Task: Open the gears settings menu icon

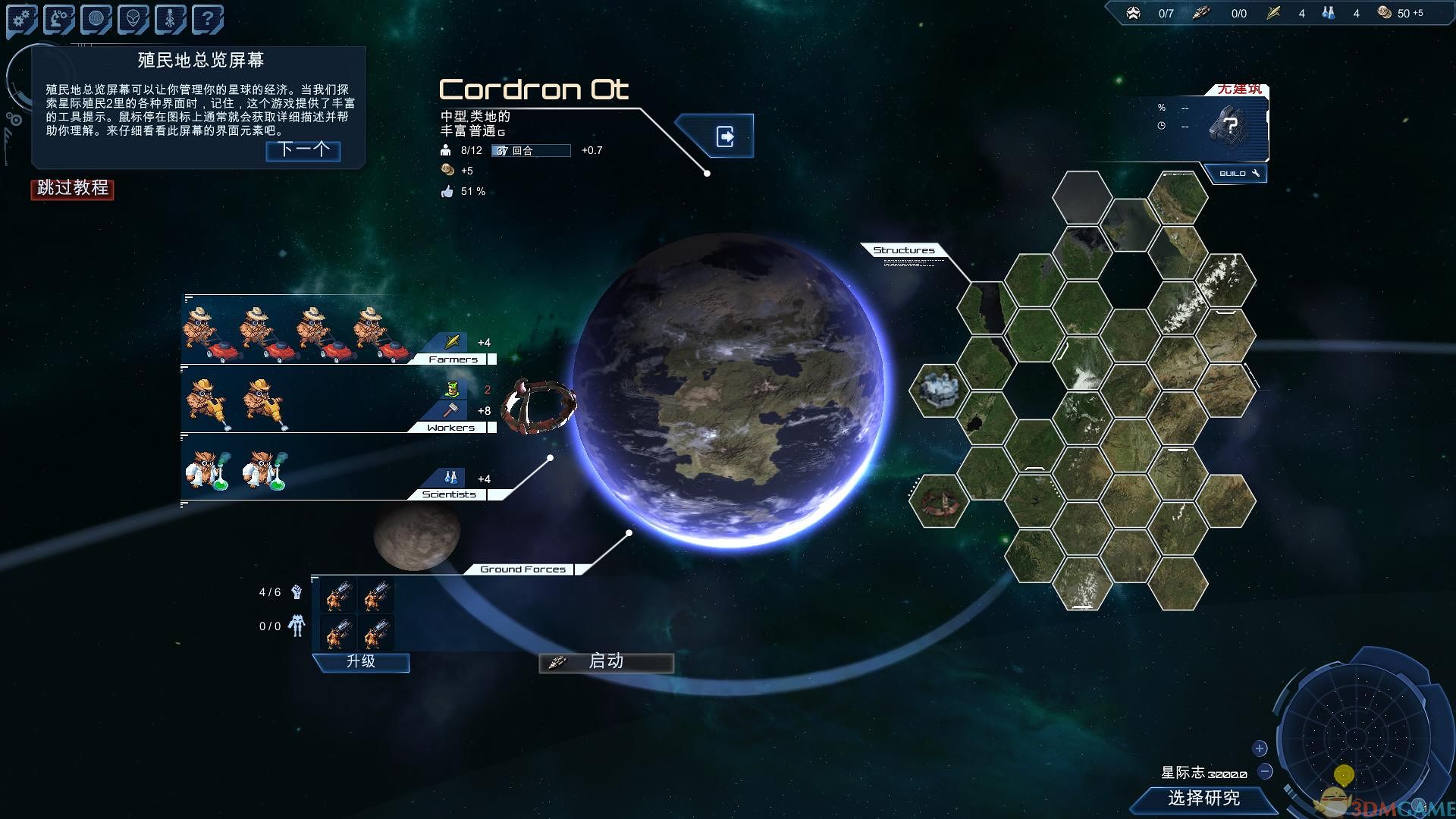Action: 22,20
